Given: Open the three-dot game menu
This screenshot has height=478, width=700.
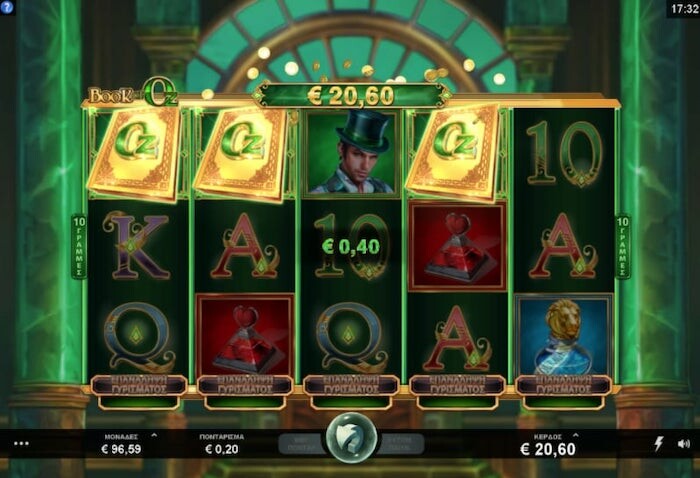Looking at the screenshot, I should click(x=22, y=443).
